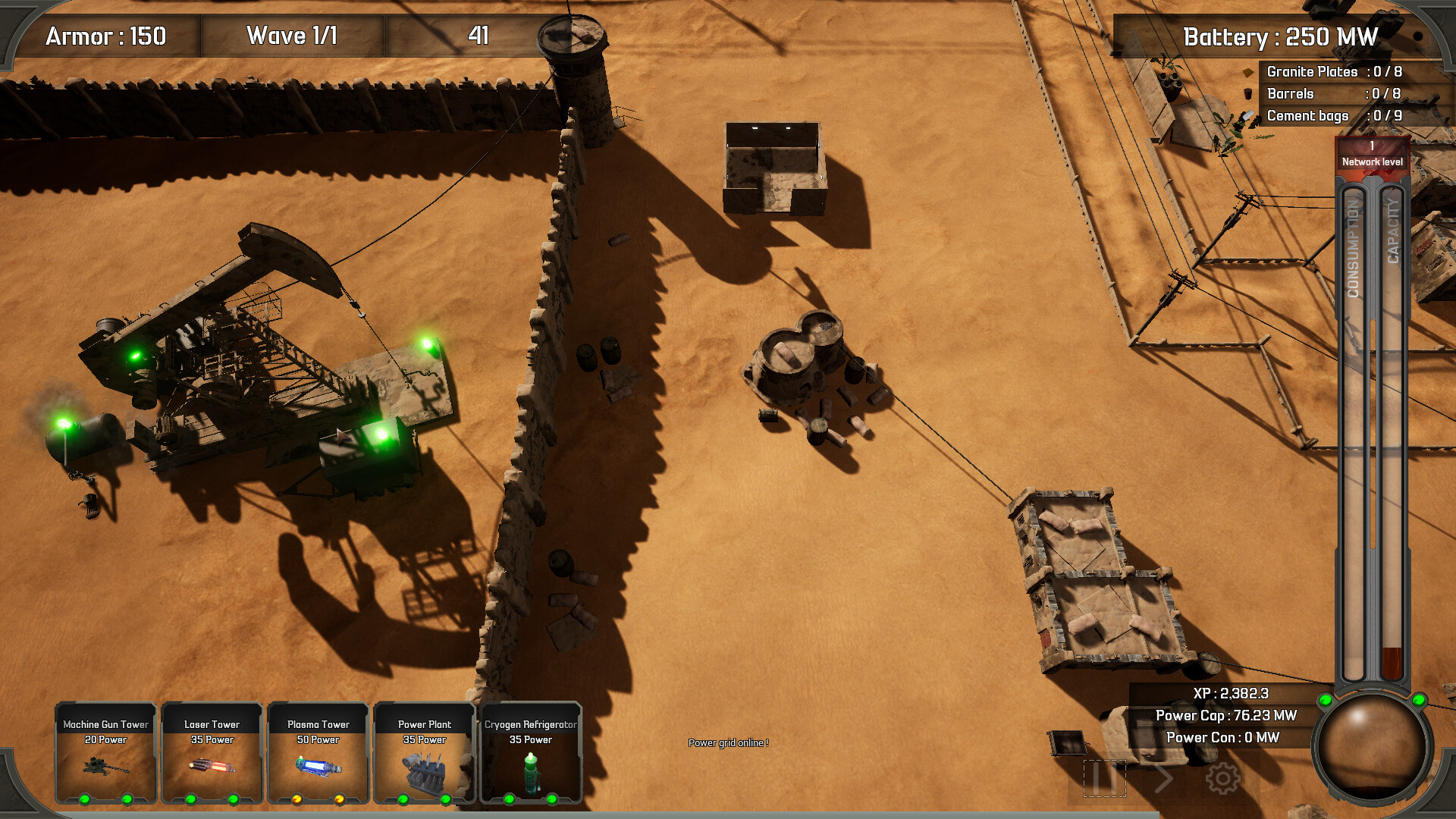The height and width of the screenshot is (819, 1456).
Task: Select the Power Plant build card
Action: click(x=425, y=752)
